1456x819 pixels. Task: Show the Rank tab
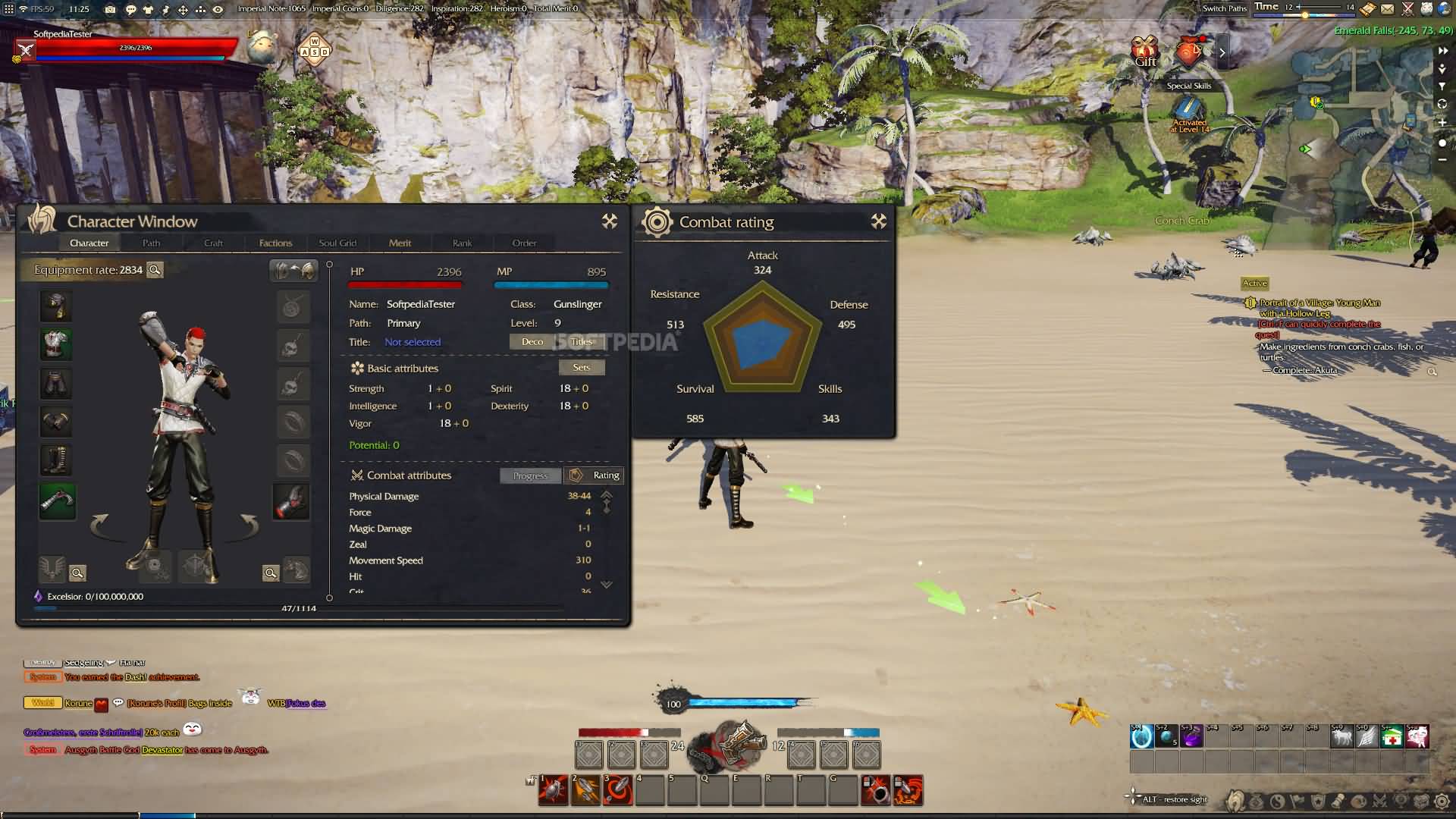point(462,243)
